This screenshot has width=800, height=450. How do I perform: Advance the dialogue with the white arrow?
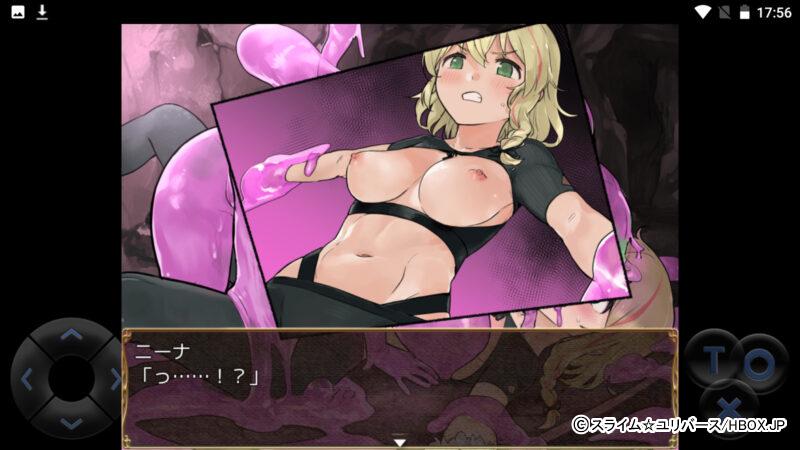pyautogui.click(x=399, y=442)
